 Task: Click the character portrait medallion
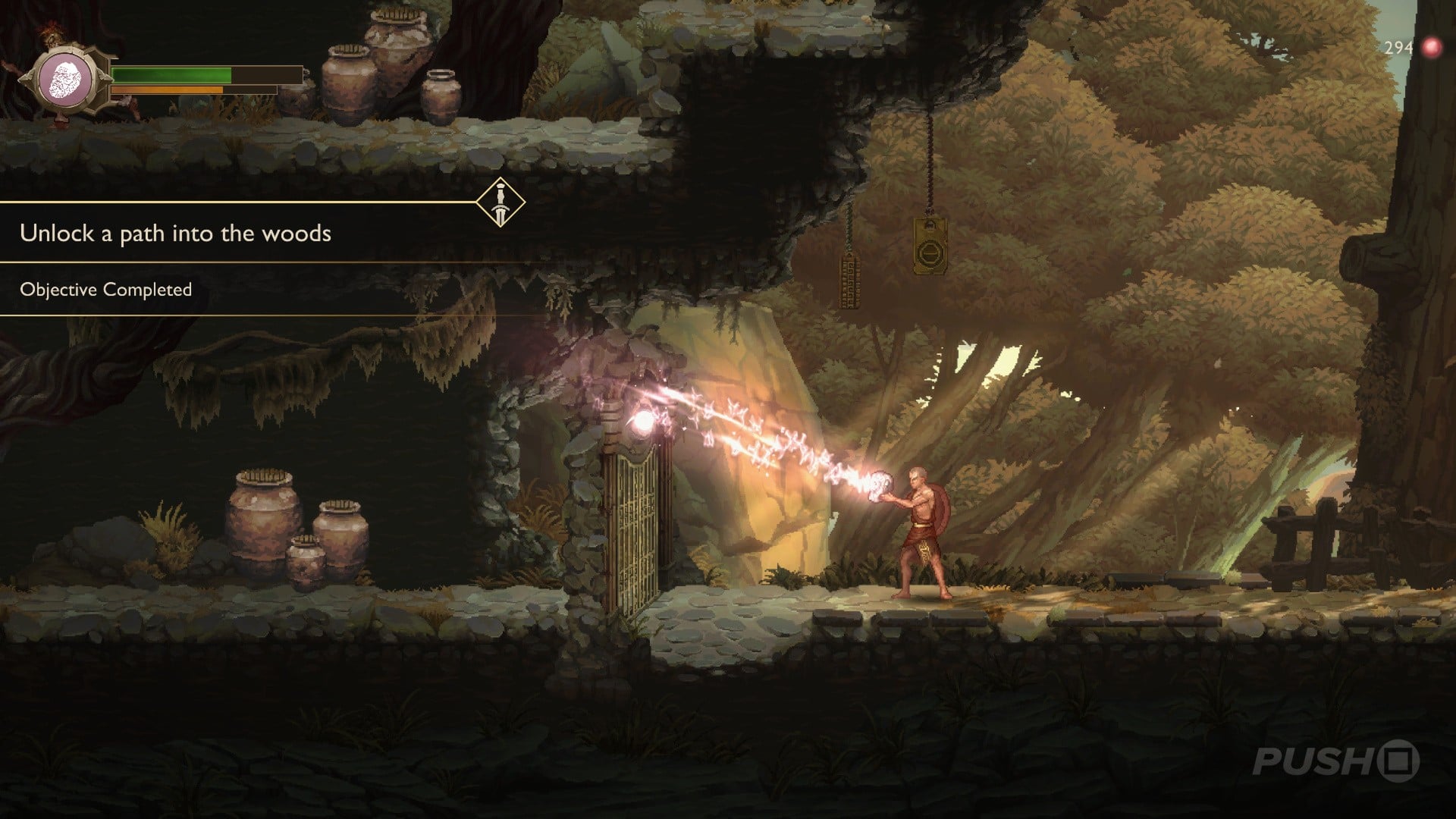[67, 80]
